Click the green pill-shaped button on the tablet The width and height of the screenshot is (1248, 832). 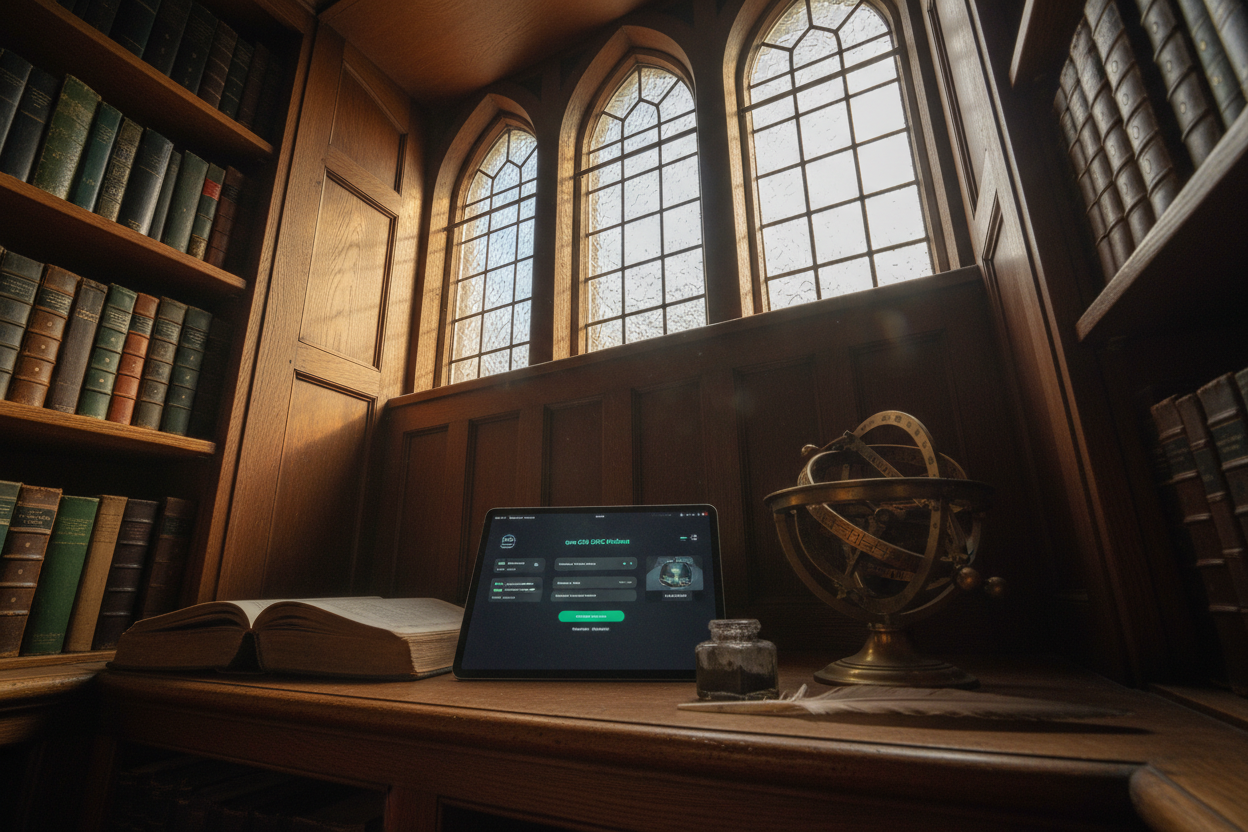pos(591,616)
